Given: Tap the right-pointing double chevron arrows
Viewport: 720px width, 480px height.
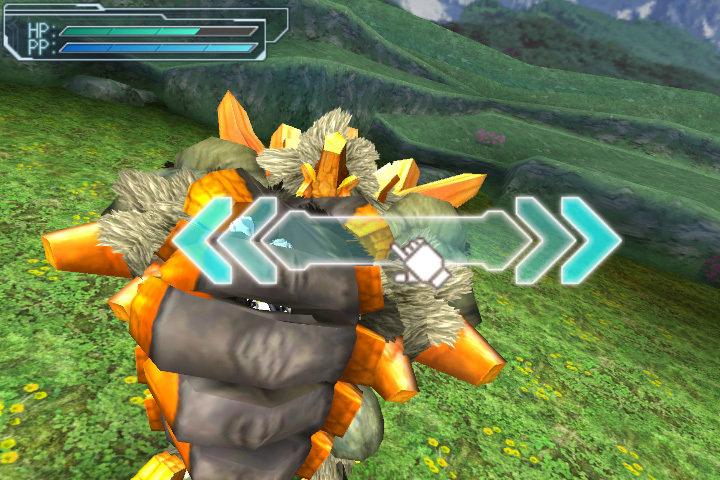Looking at the screenshot, I should point(567,241).
